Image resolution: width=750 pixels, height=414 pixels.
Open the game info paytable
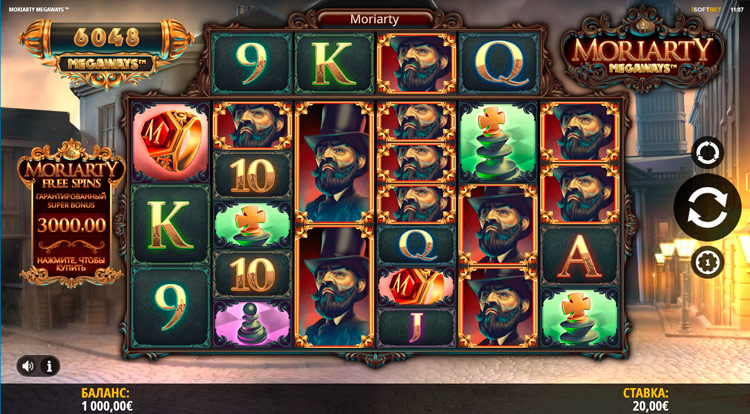(x=50, y=366)
